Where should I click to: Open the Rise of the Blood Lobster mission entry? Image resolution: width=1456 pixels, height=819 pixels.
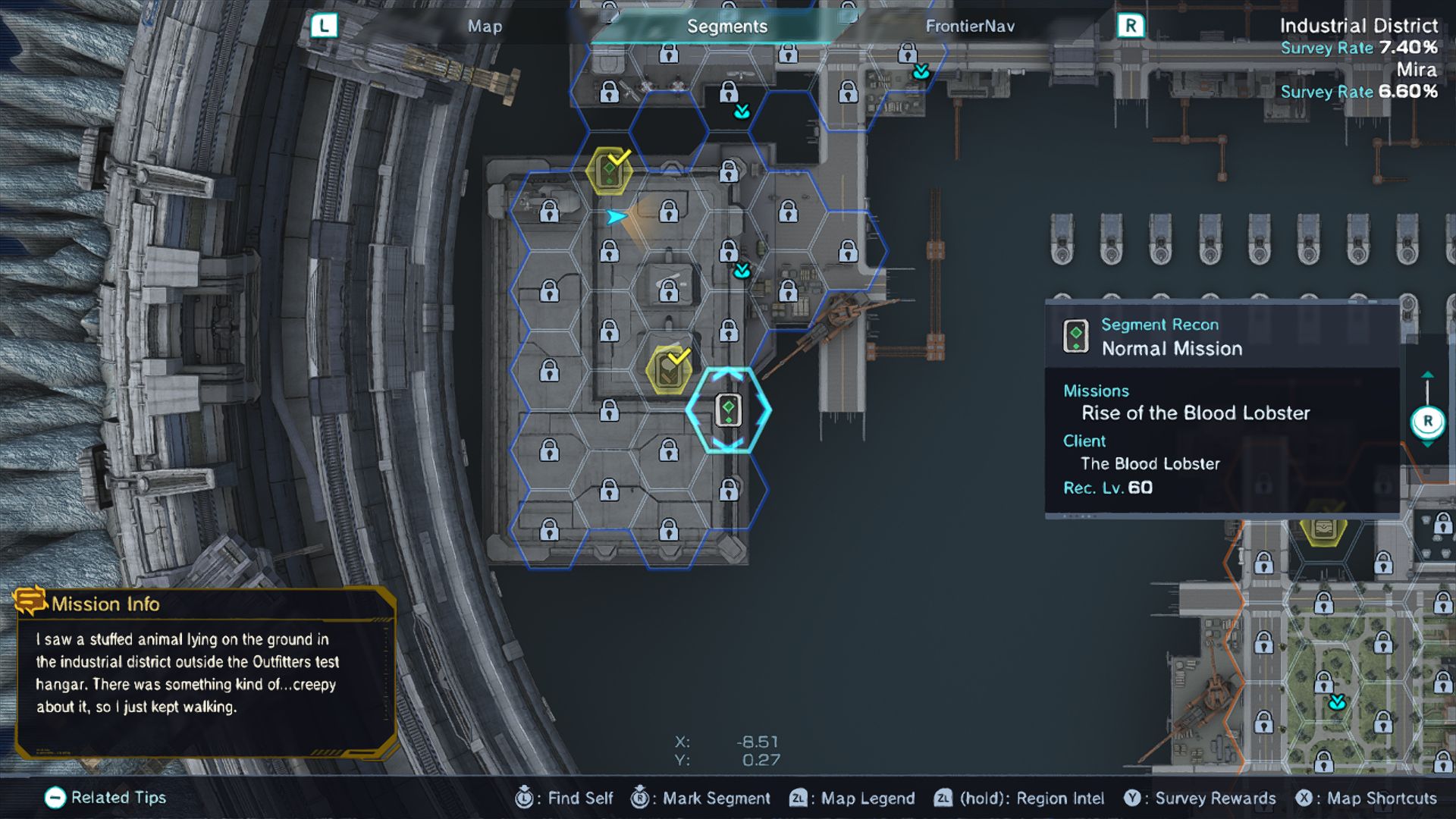click(x=1195, y=413)
